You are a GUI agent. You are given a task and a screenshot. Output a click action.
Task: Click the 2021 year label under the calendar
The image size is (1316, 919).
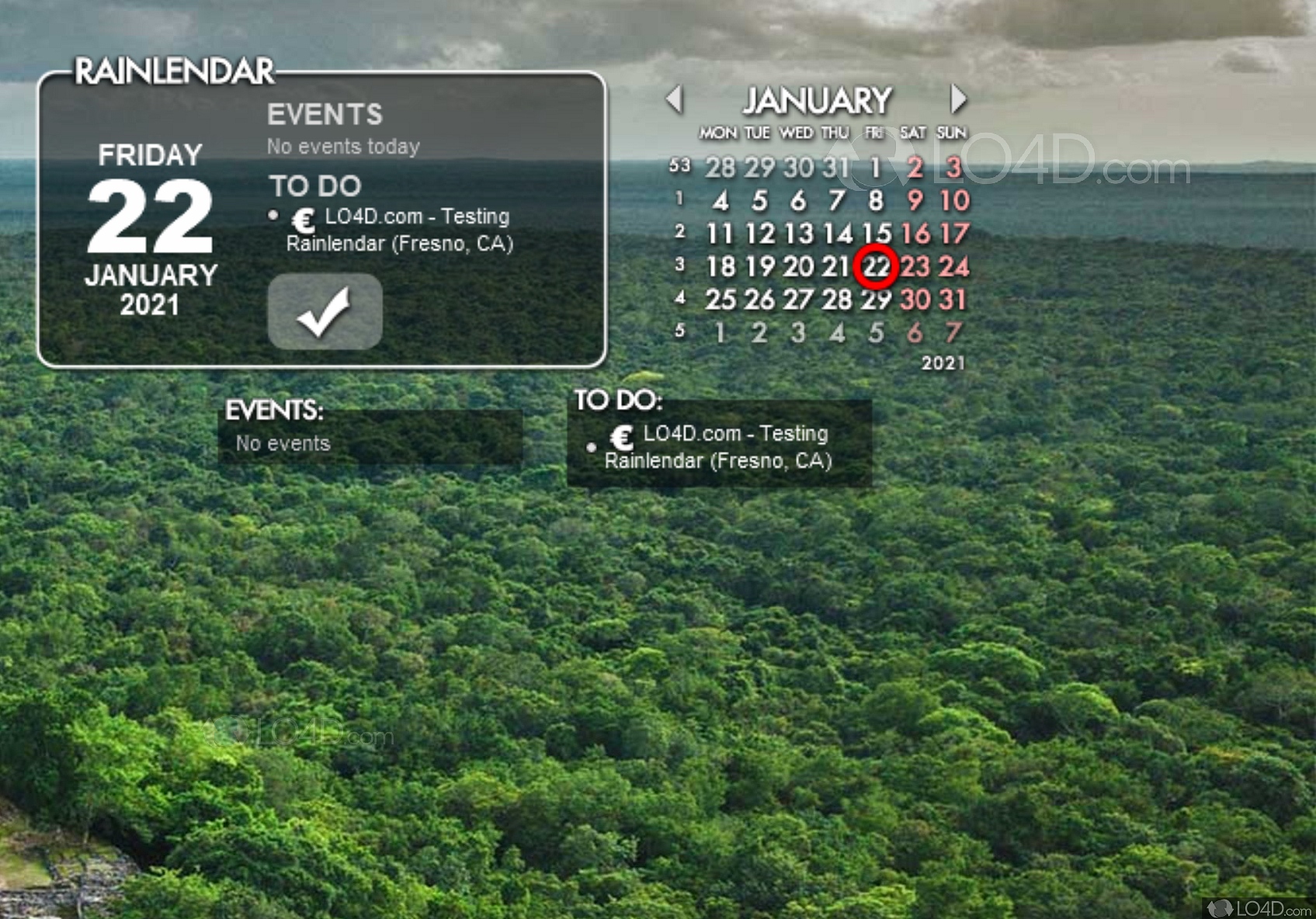943,363
